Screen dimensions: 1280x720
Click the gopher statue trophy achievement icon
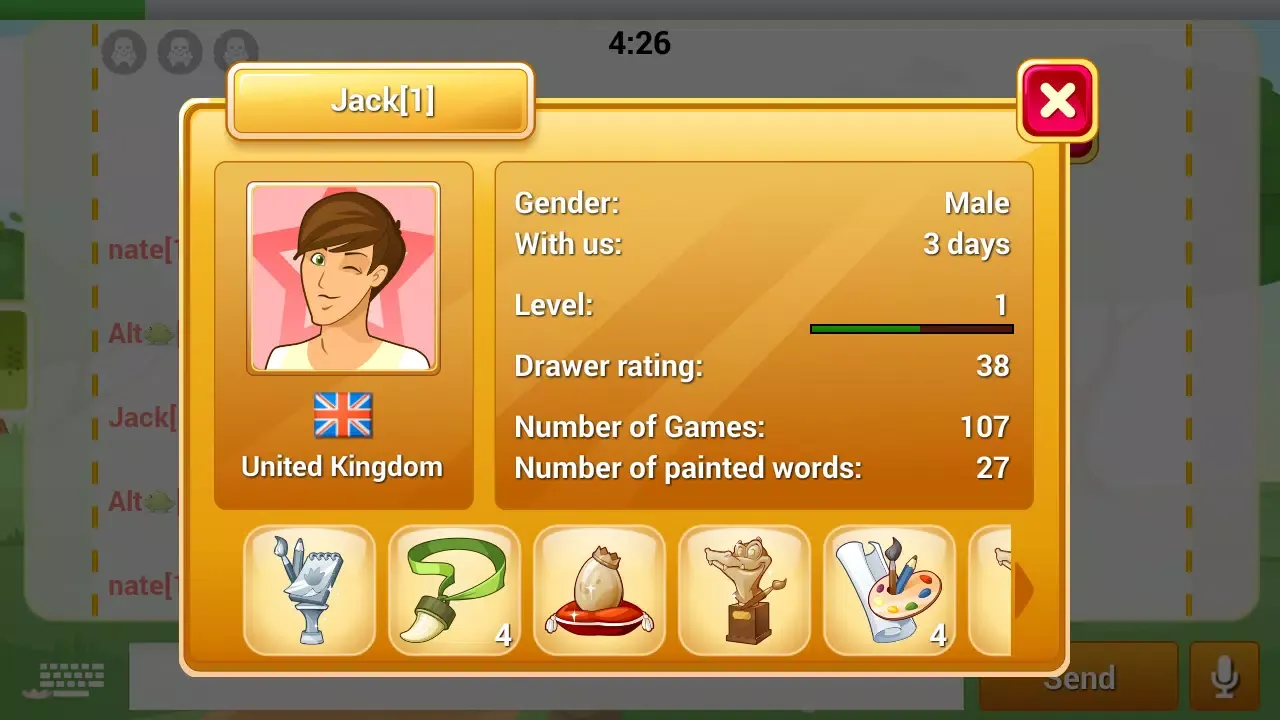[745, 590]
